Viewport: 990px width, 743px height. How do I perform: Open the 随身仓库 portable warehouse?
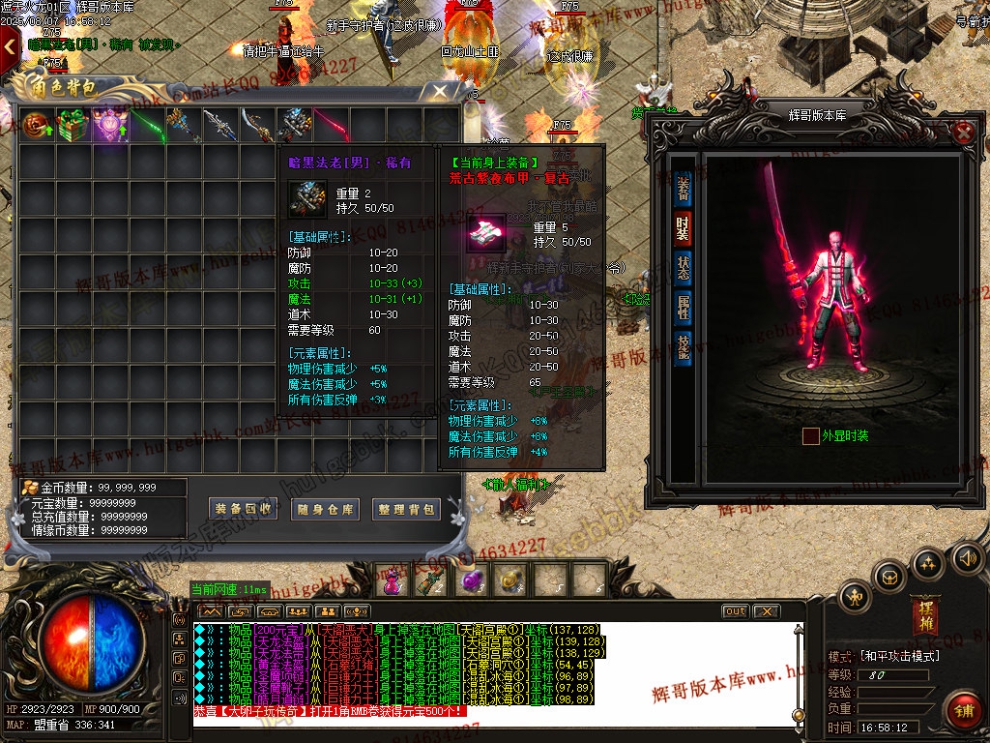(325, 509)
